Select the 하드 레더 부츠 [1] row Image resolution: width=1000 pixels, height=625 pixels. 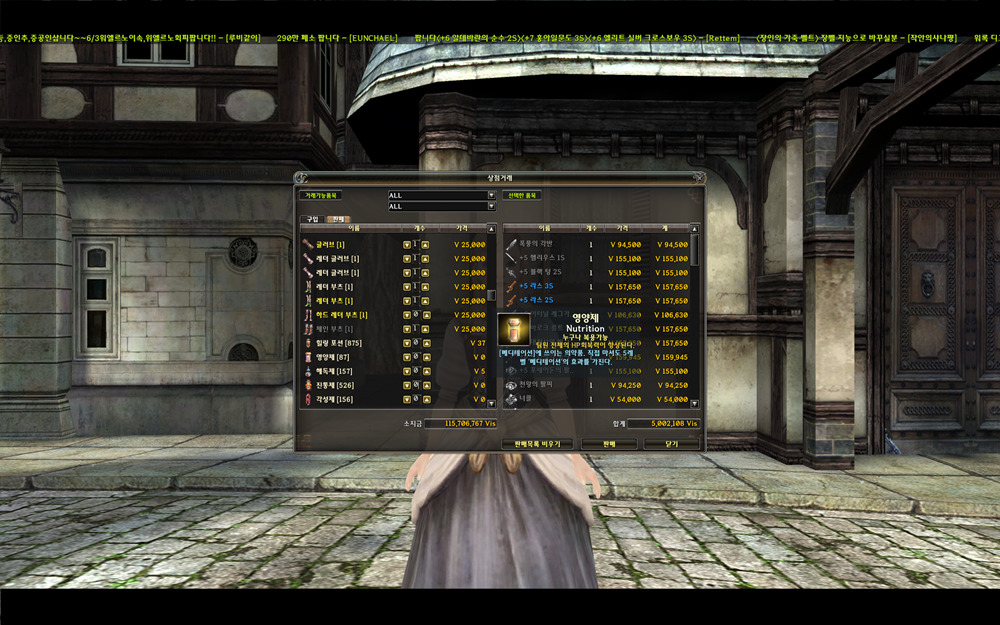342,315
